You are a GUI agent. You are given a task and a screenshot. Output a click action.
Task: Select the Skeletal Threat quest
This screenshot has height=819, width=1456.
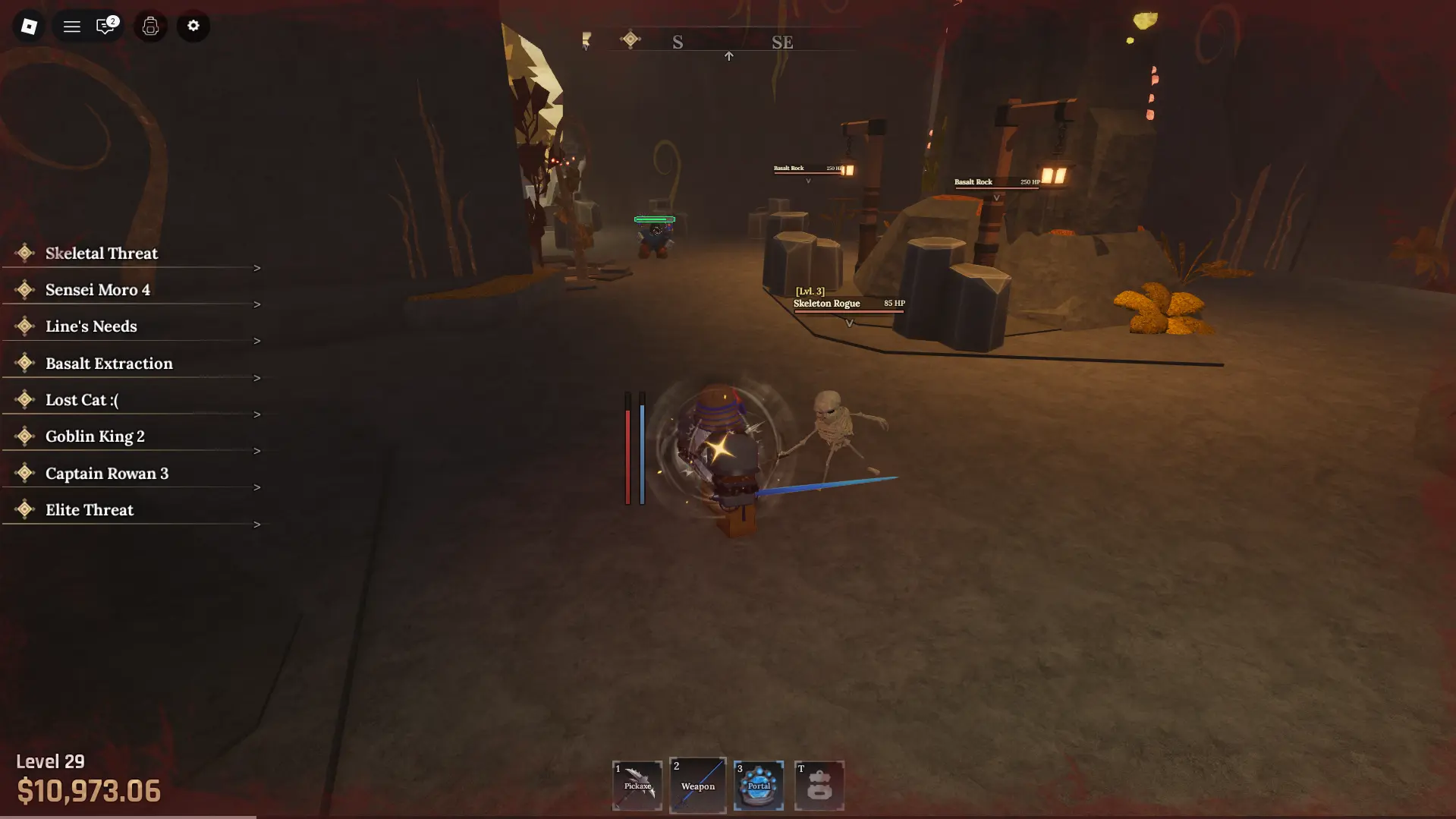point(102,254)
